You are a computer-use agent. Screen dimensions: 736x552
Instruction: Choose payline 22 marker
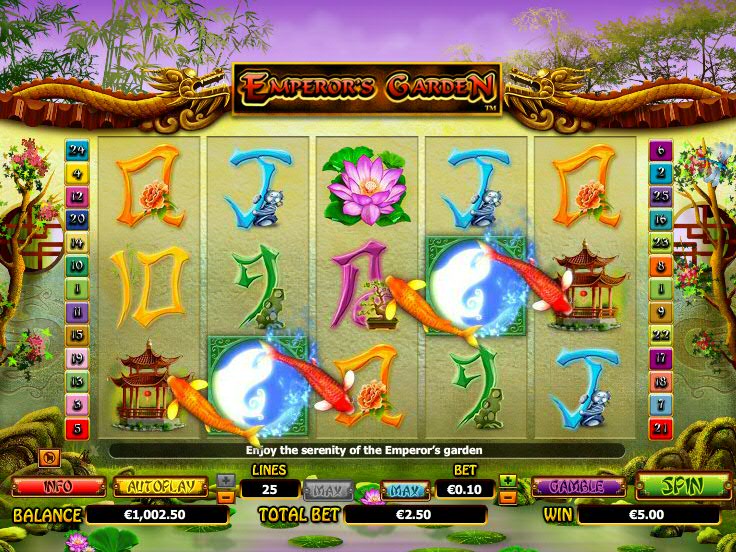coord(659,334)
